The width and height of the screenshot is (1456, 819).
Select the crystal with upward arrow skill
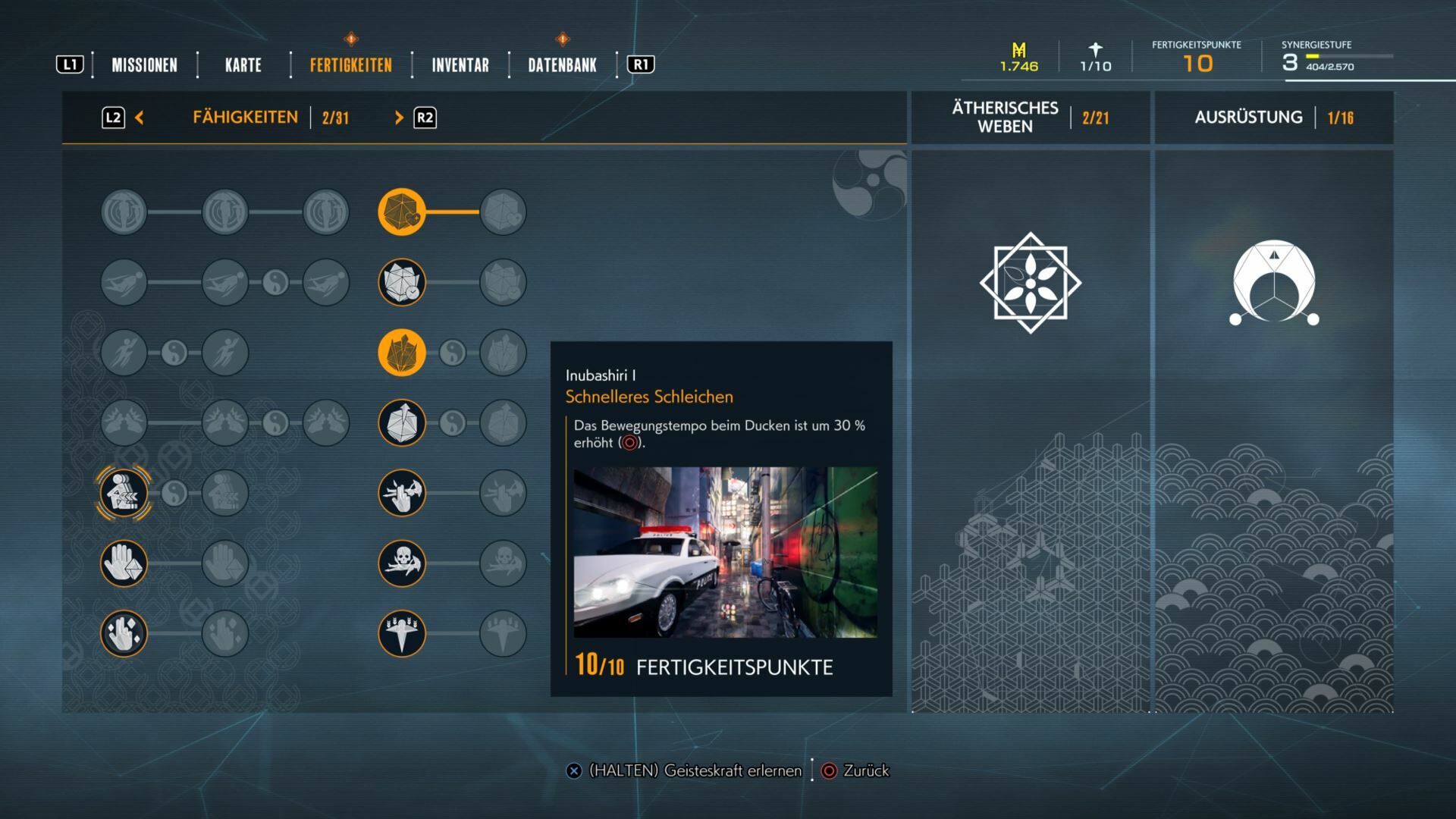pos(402,423)
